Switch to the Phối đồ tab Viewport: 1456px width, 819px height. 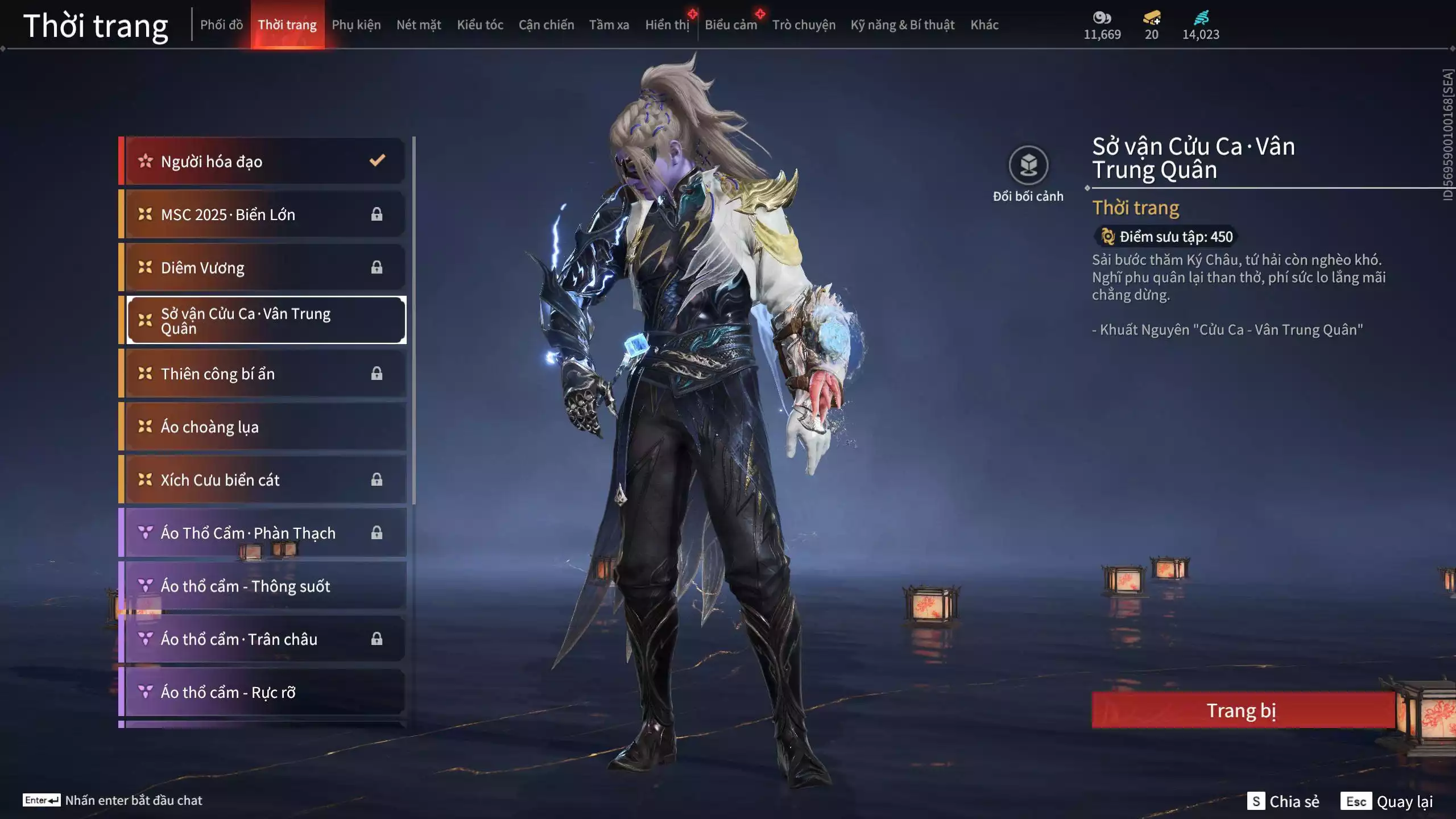pyautogui.click(x=221, y=25)
